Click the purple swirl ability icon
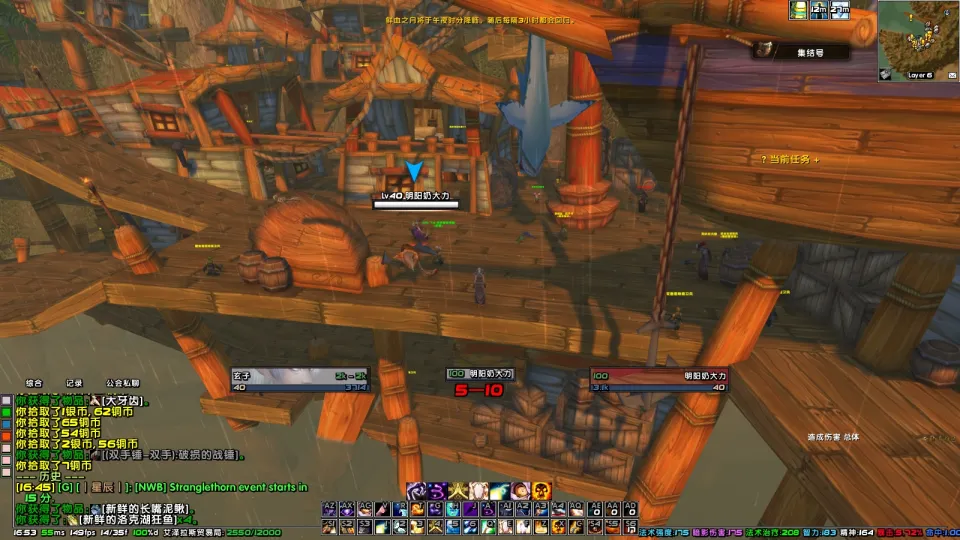 coord(436,491)
